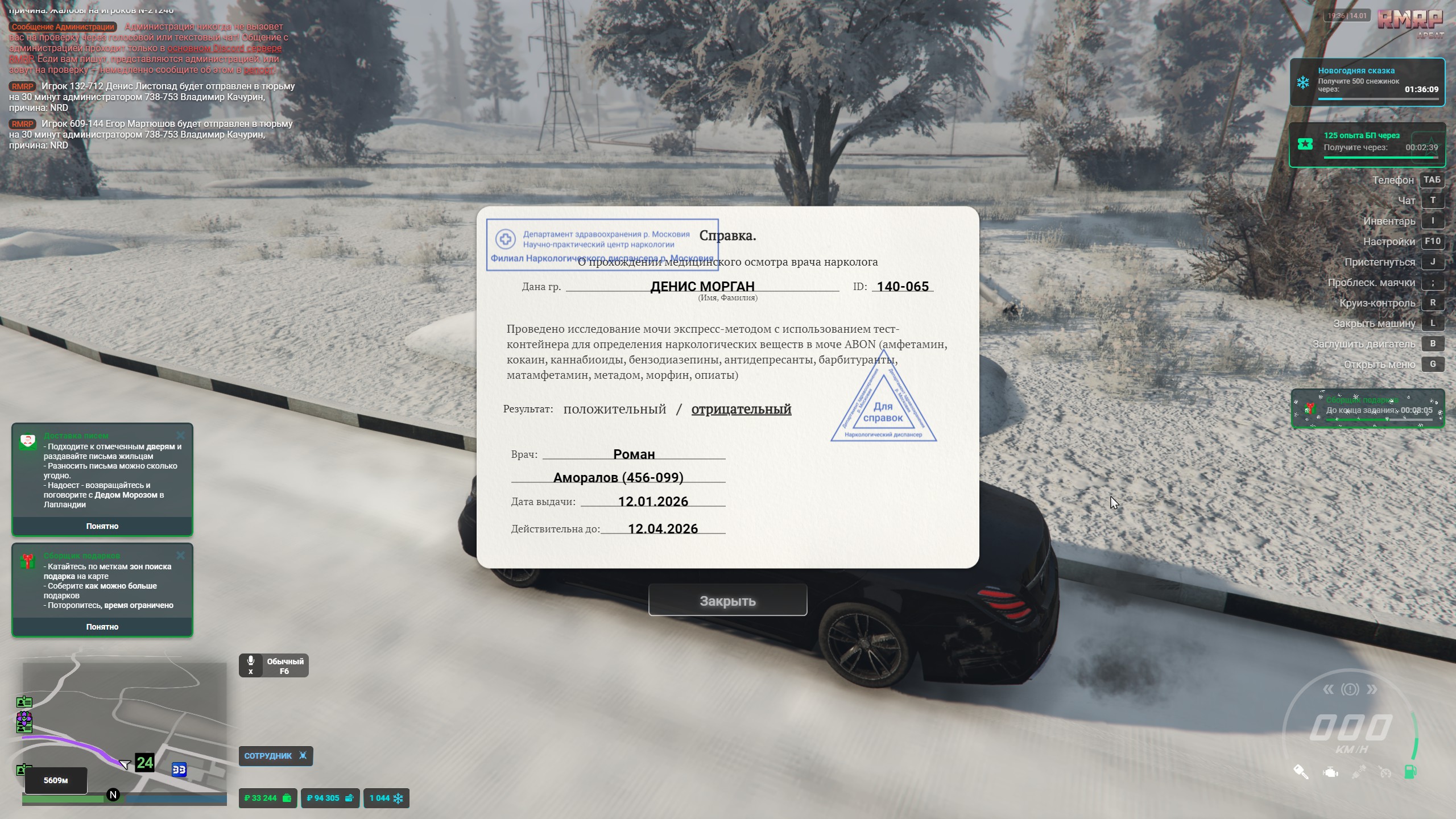This screenshot has height=819, width=1456.
Task: Dismiss the Доставка писем notice with its X
Action: coord(180,436)
